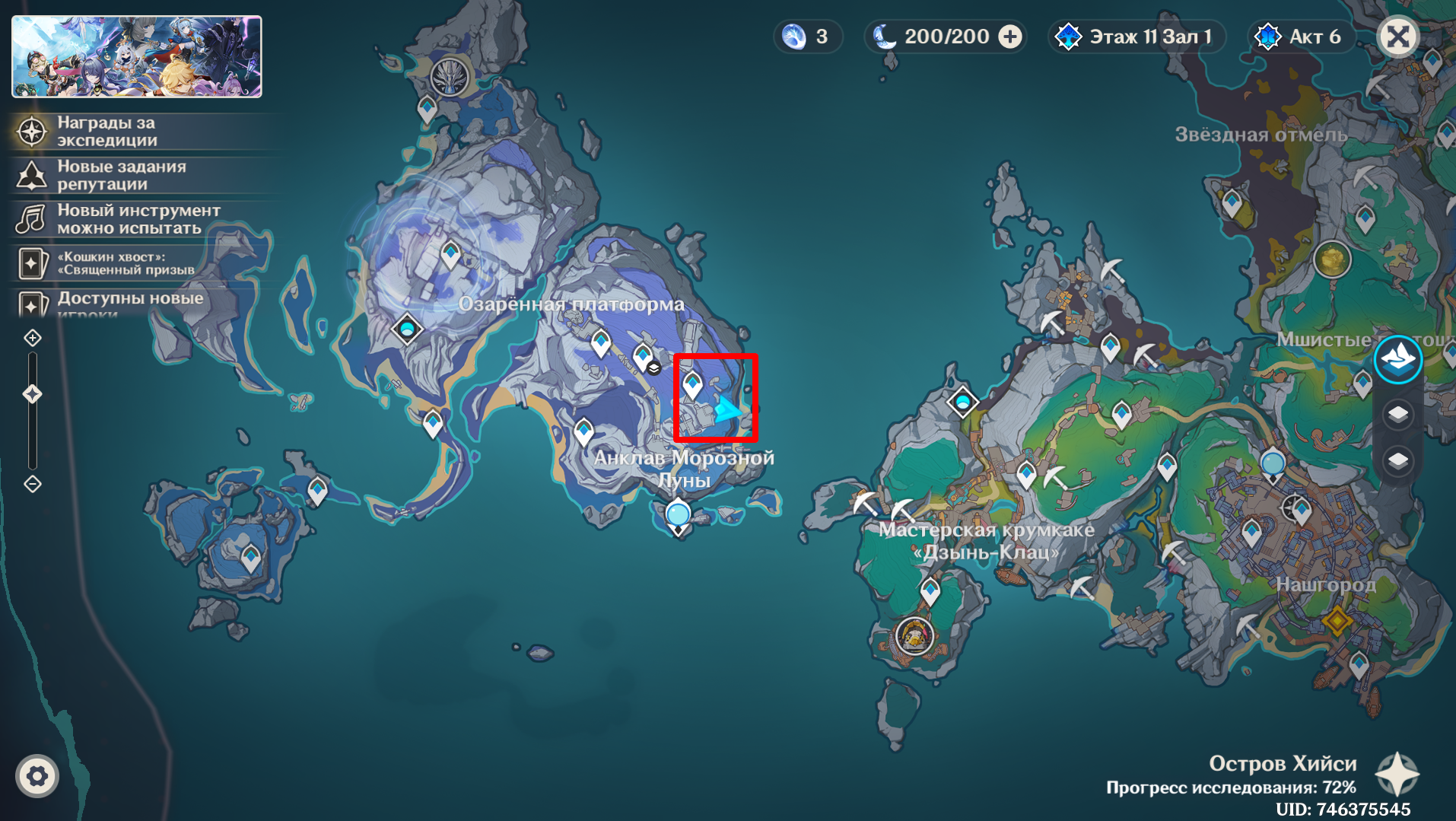Image resolution: width=1456 pixels, height=821 pixels.
Task: Zoom in the map with plus control
Action: 33,338
